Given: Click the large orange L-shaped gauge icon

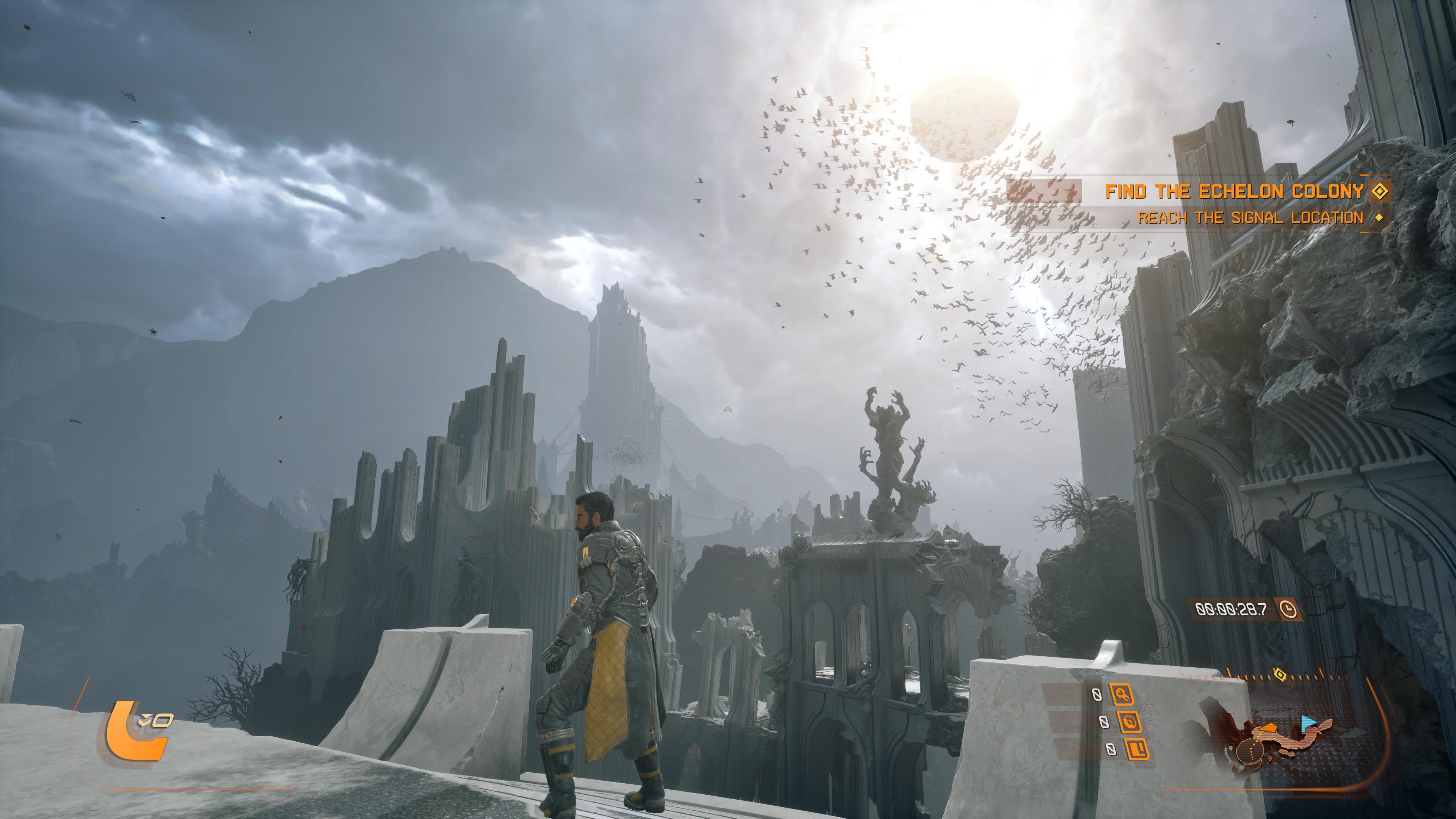Looking at the screenshot, I should pyautogui.click(x=135, y=729).
